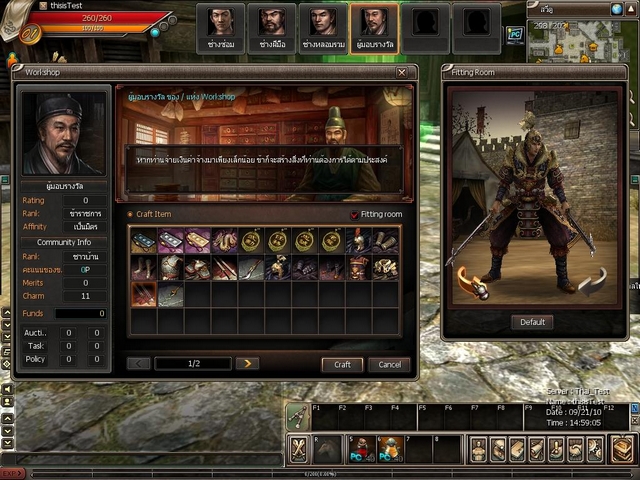Click the crossed weapons attack icon
Viewport: 640px width, 480px height.
[298, 449]
